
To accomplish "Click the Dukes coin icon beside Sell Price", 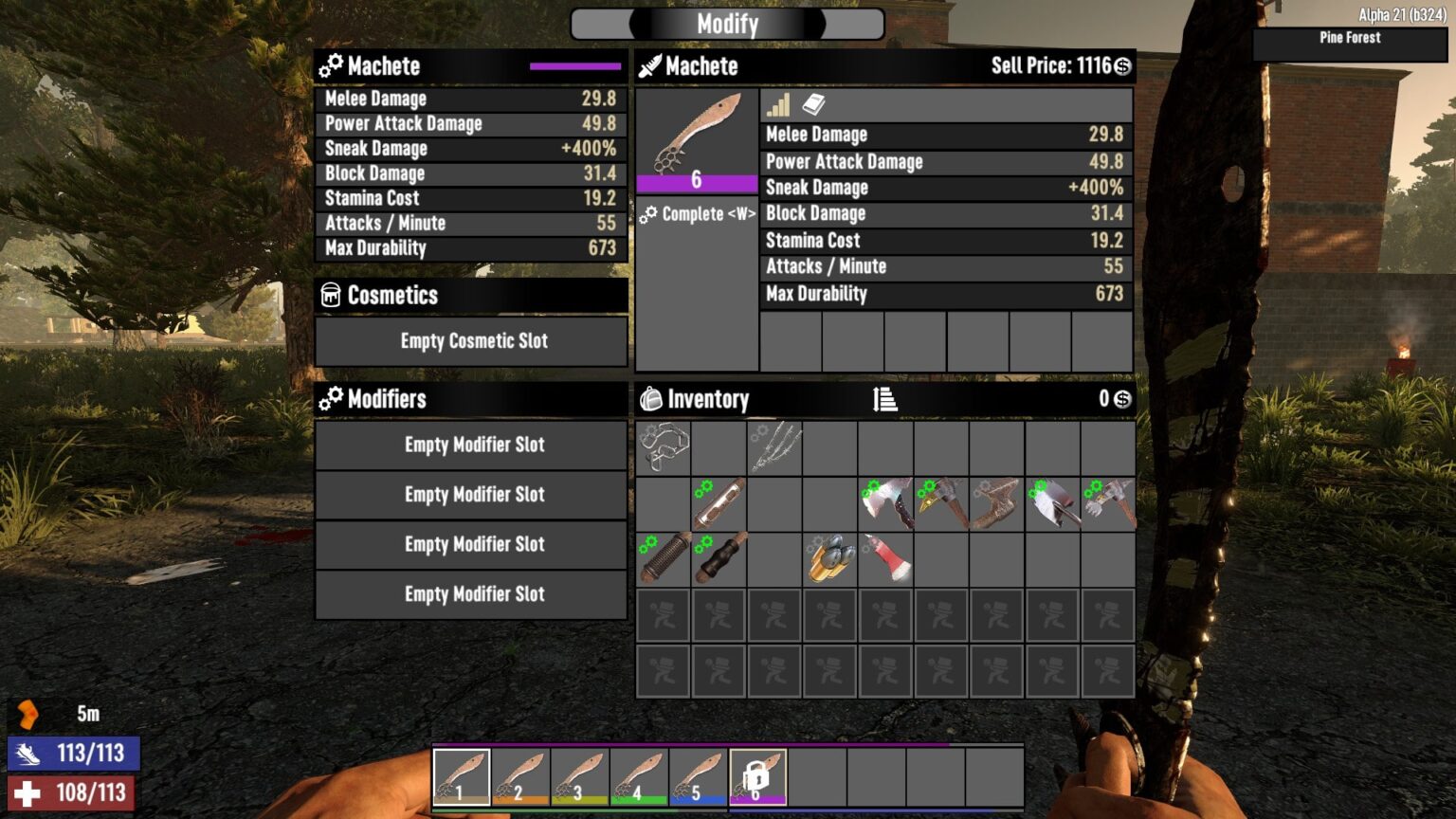I will point(1120,66).
